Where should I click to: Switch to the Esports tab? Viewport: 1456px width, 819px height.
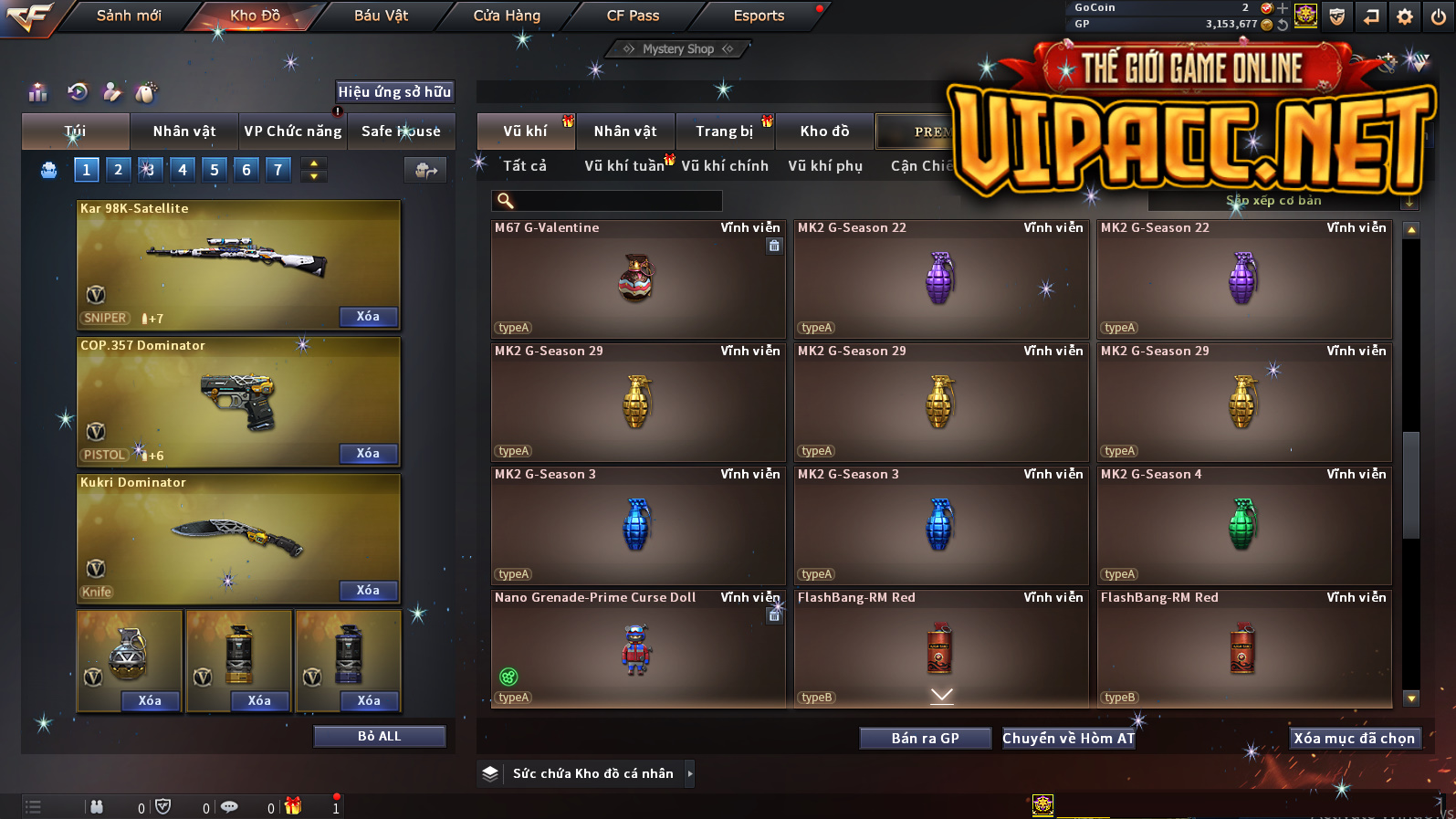(759, 16)
